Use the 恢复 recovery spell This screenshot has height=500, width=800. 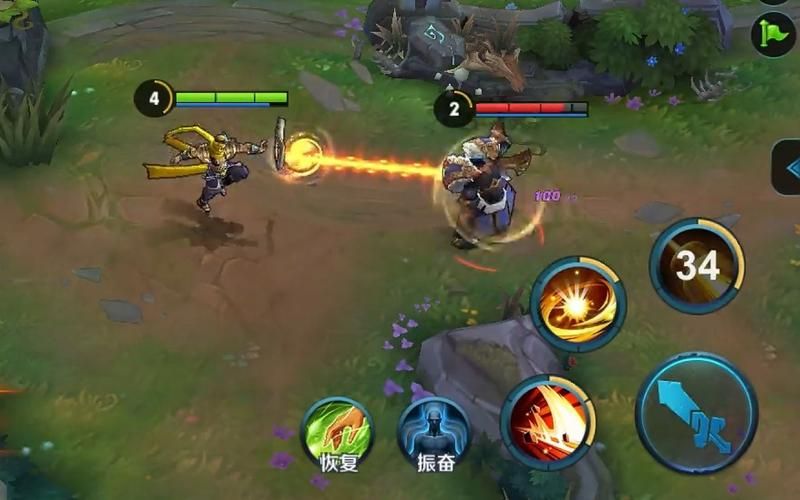[337, 431]
